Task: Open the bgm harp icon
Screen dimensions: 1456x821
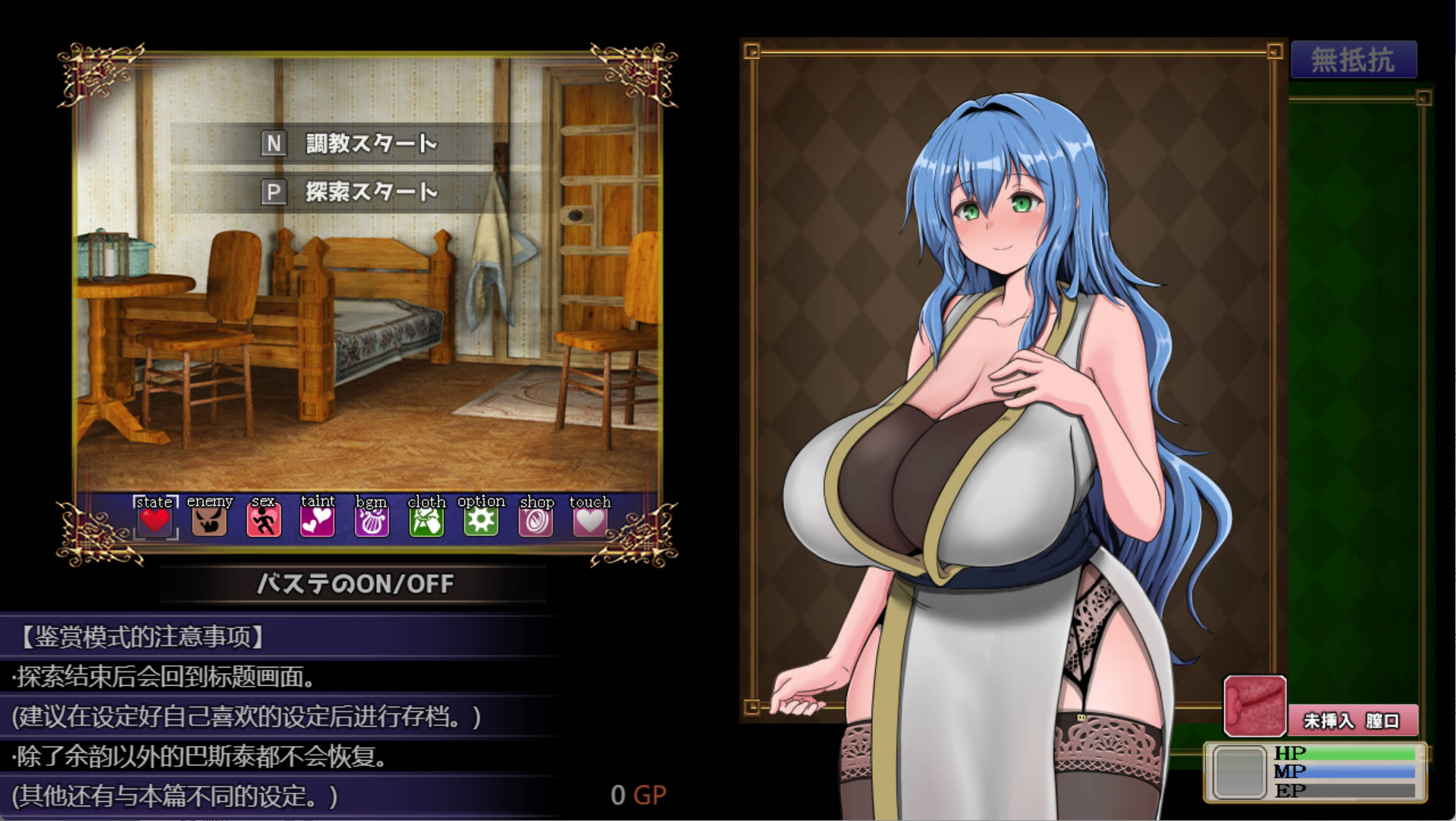Action: pos(372,520)
